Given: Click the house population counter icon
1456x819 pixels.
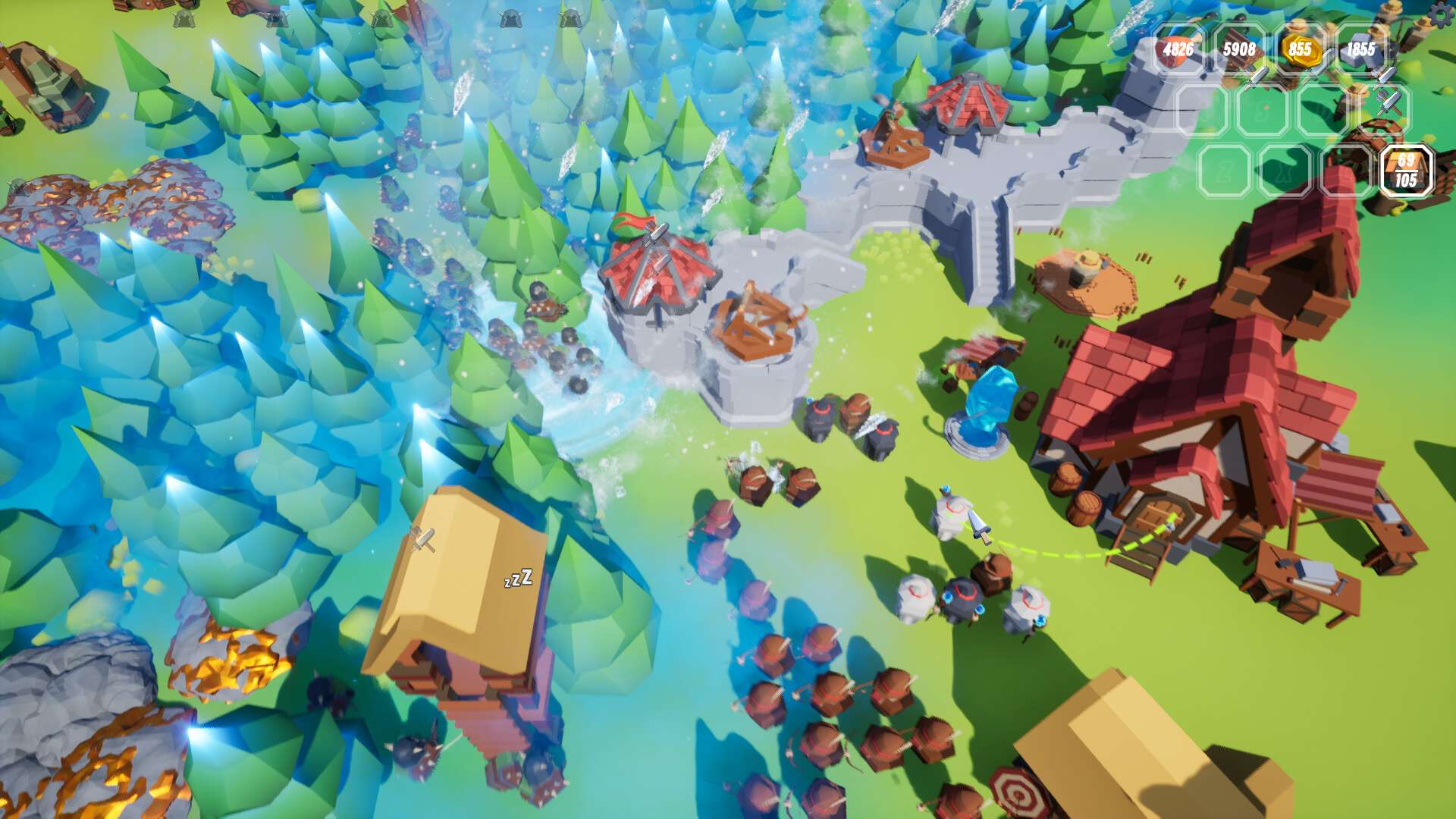Looking at the screenshot, I should pyautogui.click(x=1406, y=171).
